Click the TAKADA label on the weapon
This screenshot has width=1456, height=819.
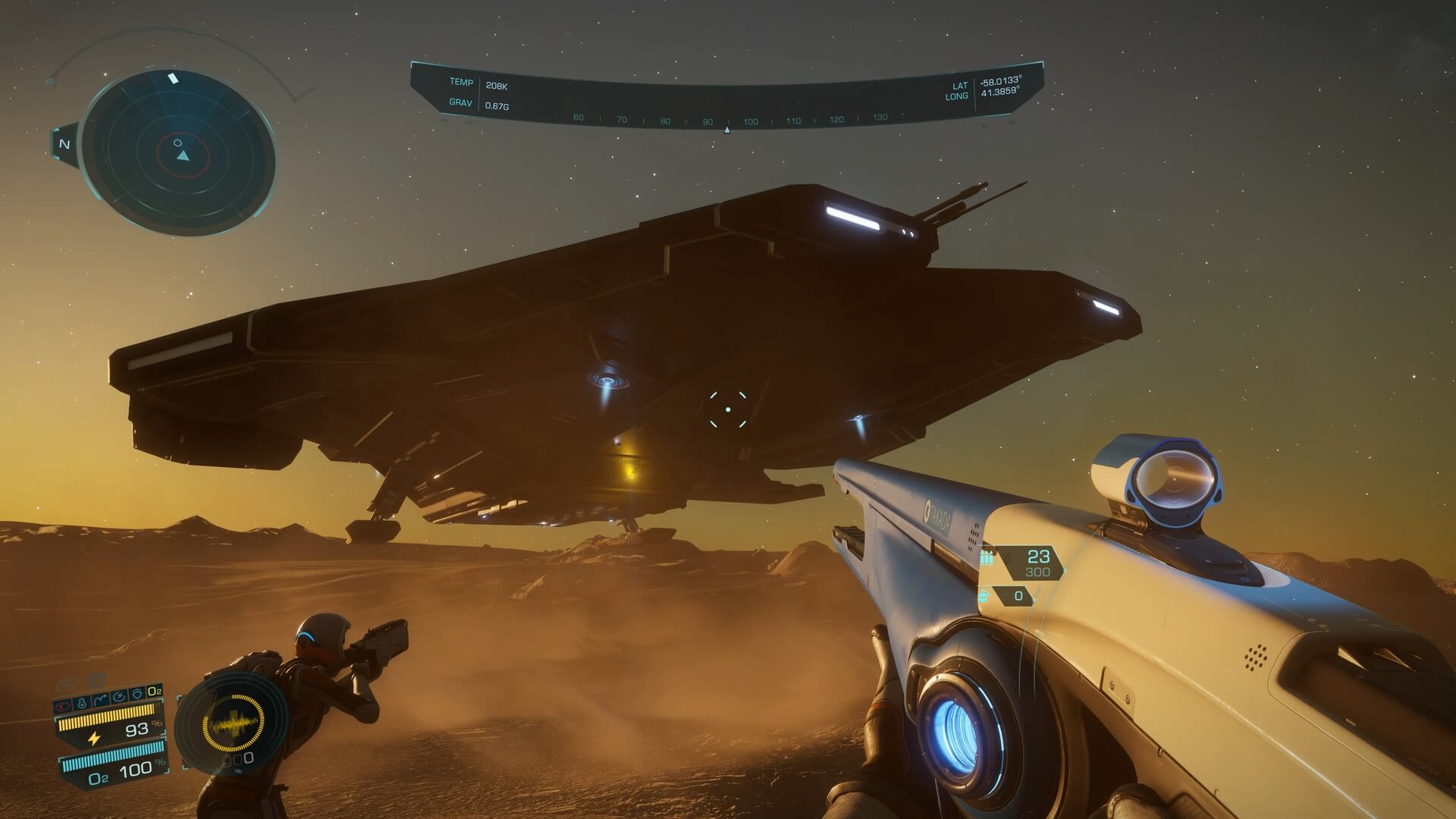[938, 512]
